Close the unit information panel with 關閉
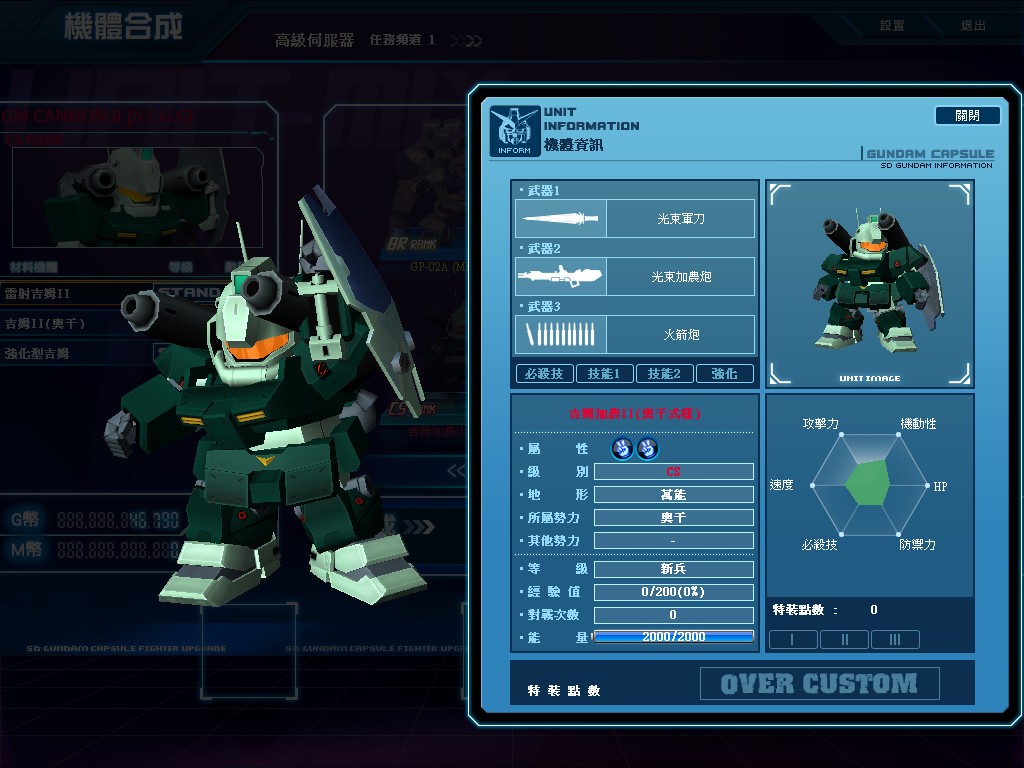 click(967, 116)
